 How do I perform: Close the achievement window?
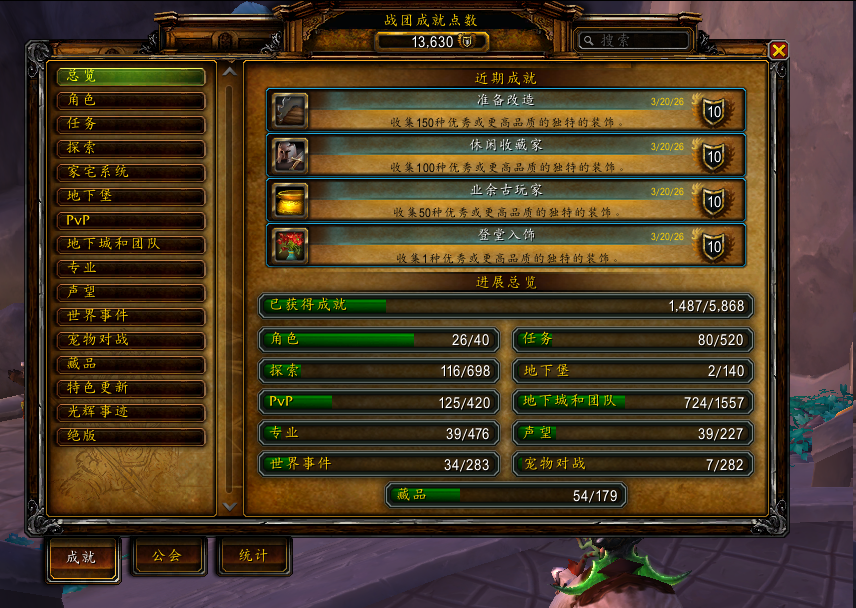pyautogui.click(x=778, y=50)
